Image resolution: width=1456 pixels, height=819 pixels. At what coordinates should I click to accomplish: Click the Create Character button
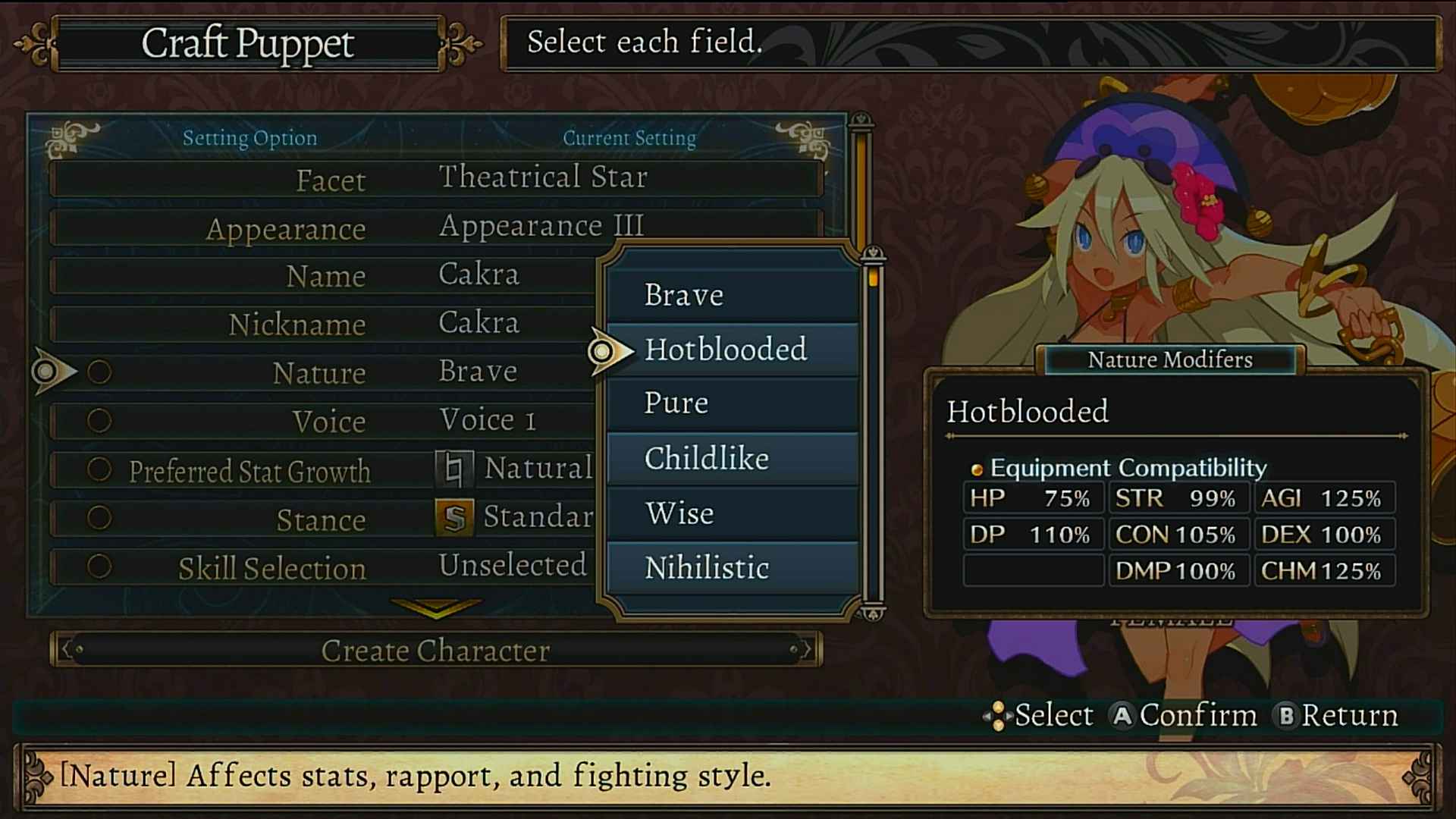(435, 650)
